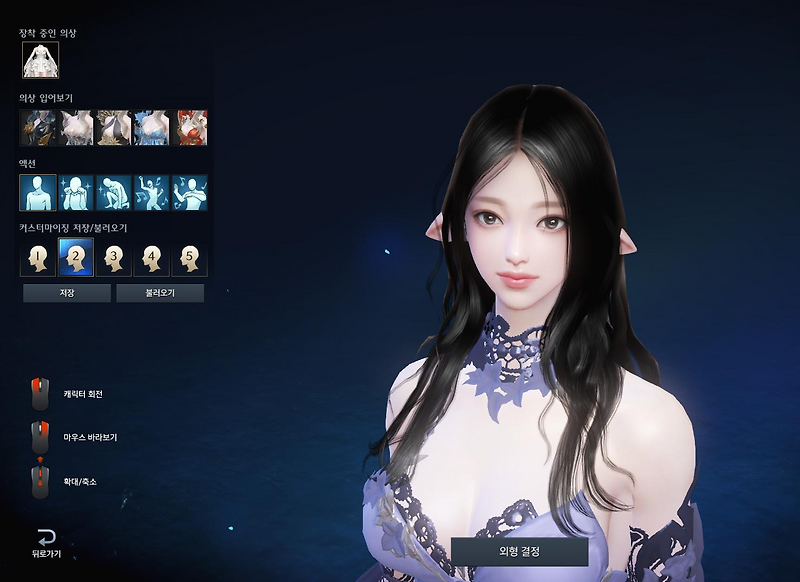The image size is (800, 582).
Task: Load a preset with the 불러오기 button
Action: pos(160,293)
